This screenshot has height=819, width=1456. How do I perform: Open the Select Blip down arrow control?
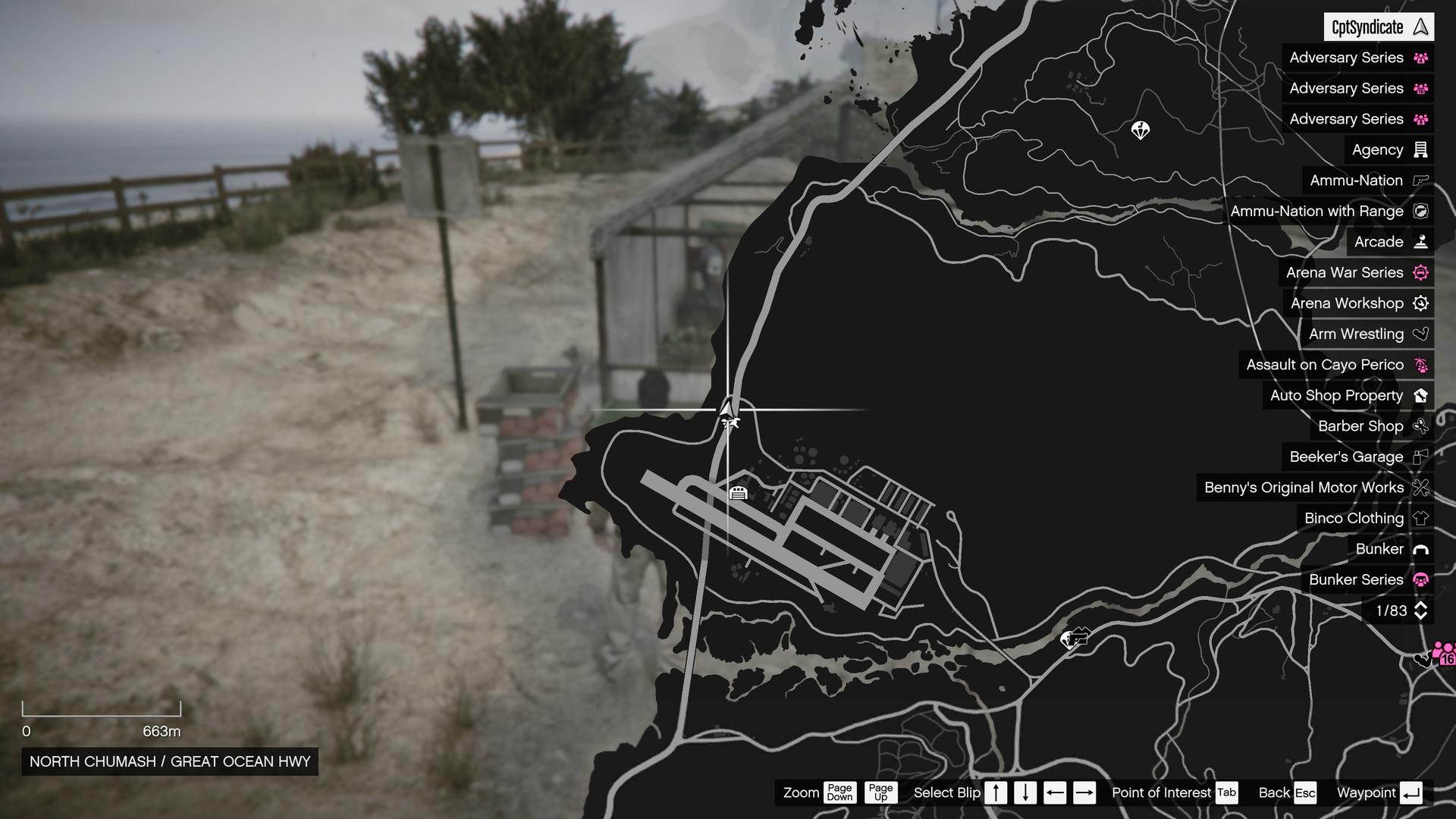1024,792
